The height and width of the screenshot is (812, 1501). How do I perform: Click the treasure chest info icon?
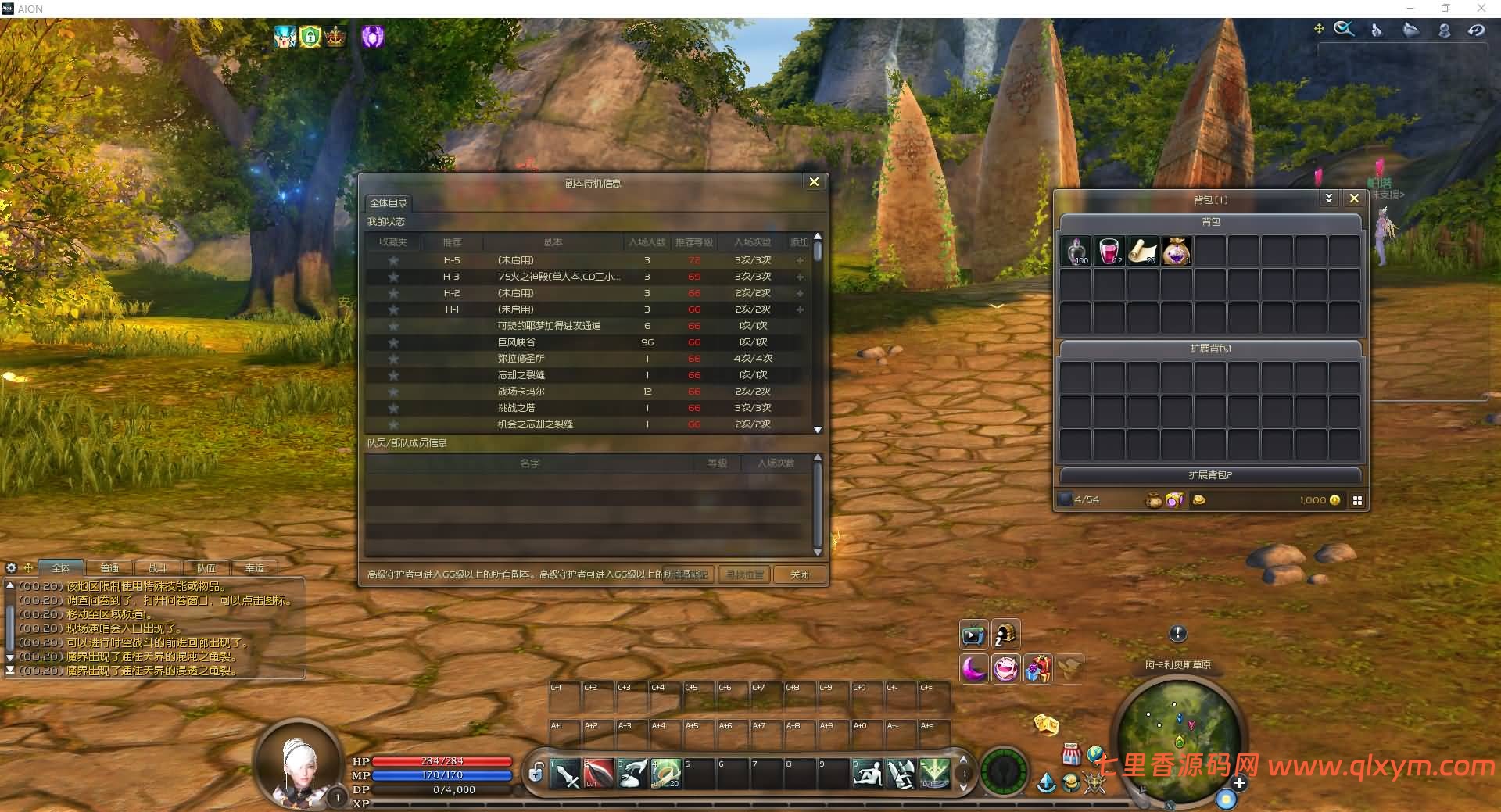click(x=1007, y=635)
